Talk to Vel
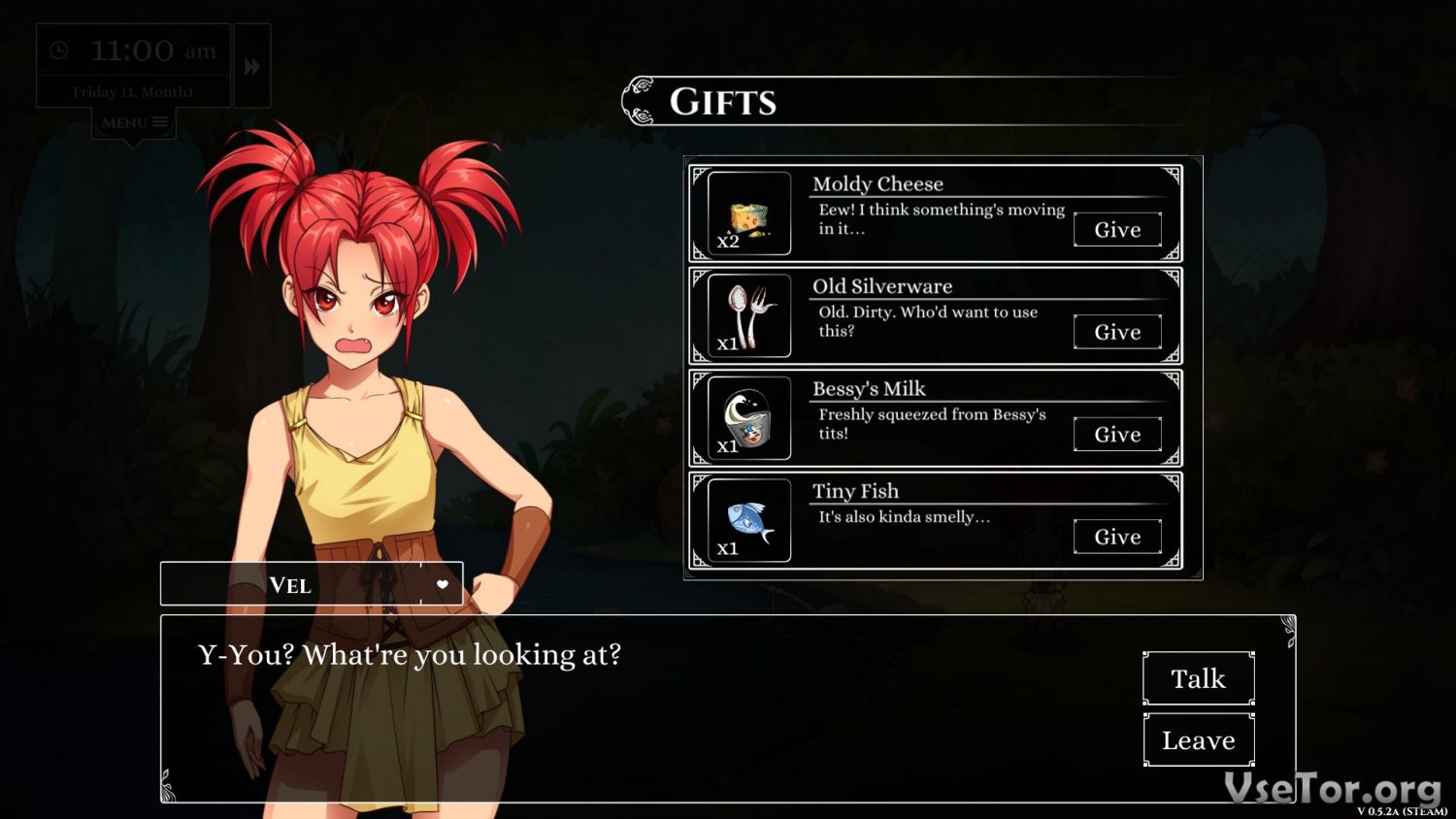1456x819 pixels. (x=1199, y=678)
